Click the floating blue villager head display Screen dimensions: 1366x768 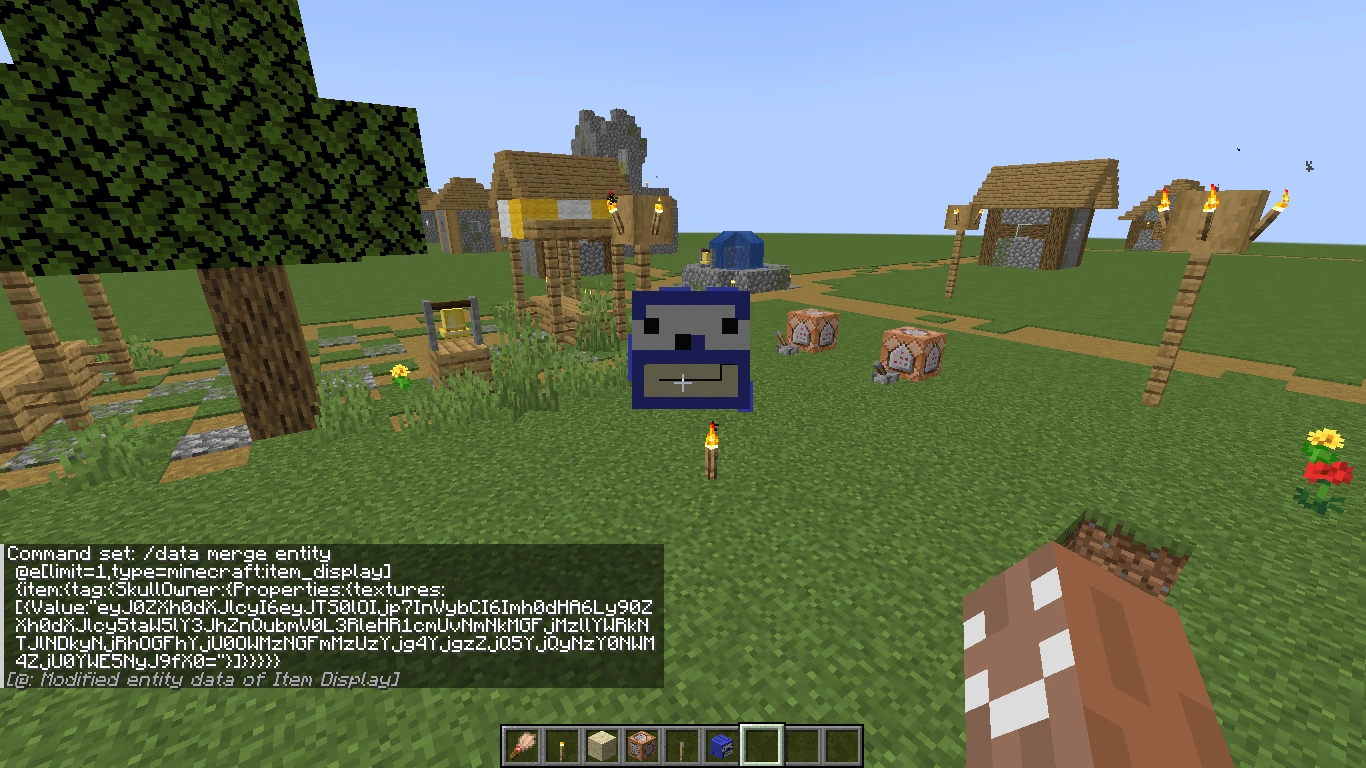click(690, 350)
